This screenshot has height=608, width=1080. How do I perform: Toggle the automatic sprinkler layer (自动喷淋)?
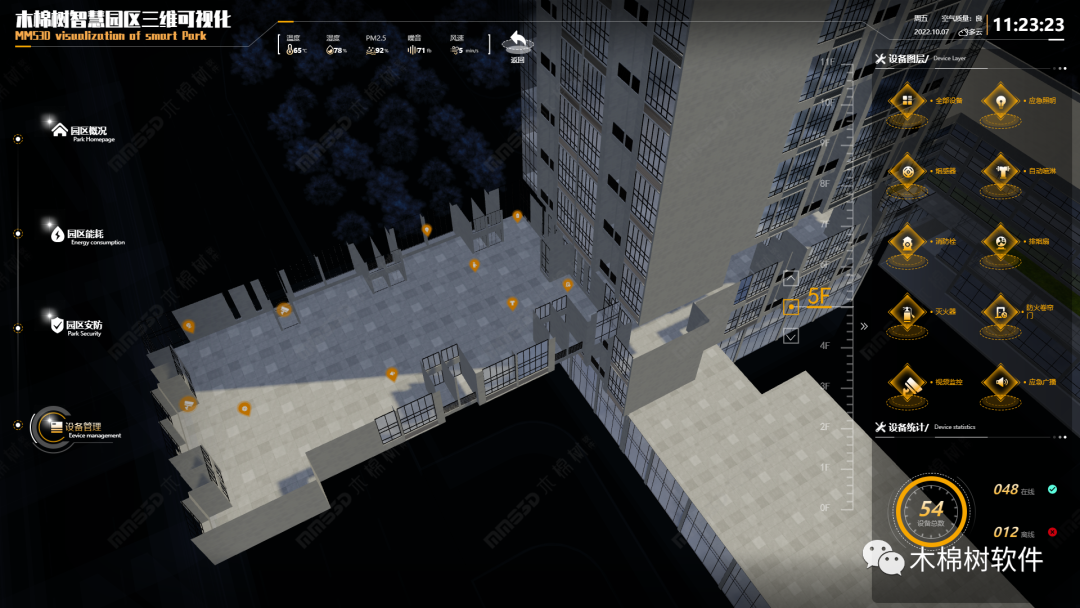click(999, 171)
